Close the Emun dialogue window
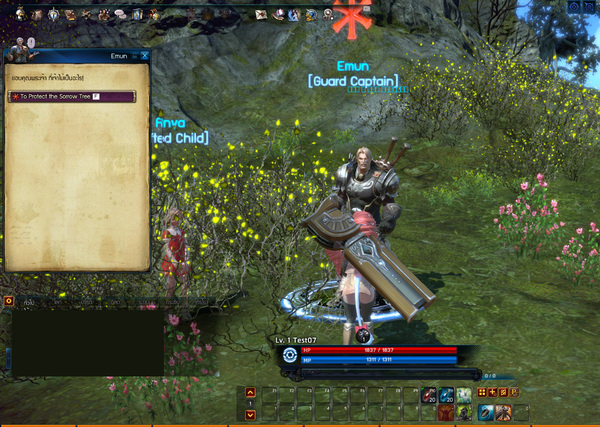The width and height of the screenshot is (600, 427). coord(145,57)
